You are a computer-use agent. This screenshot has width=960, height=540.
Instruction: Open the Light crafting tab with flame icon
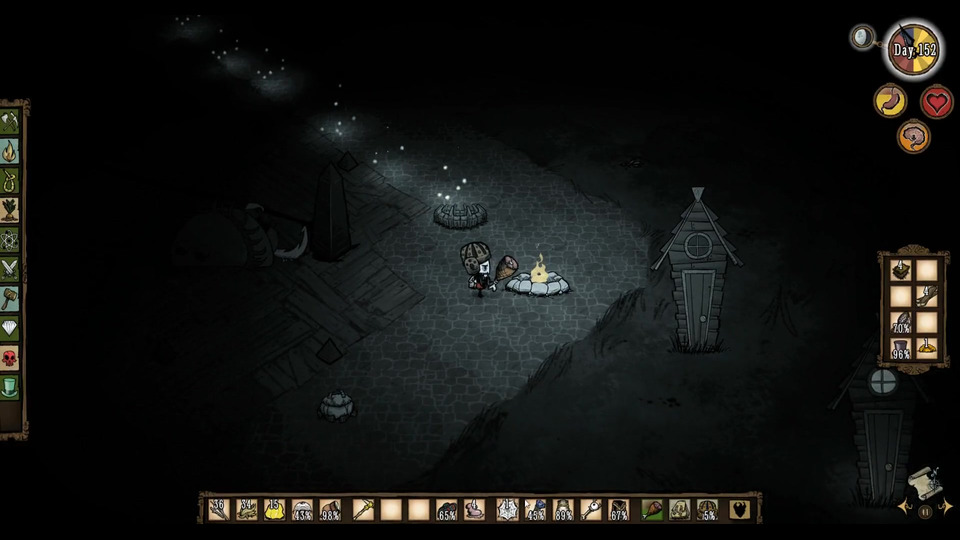[x=11, y=151]
